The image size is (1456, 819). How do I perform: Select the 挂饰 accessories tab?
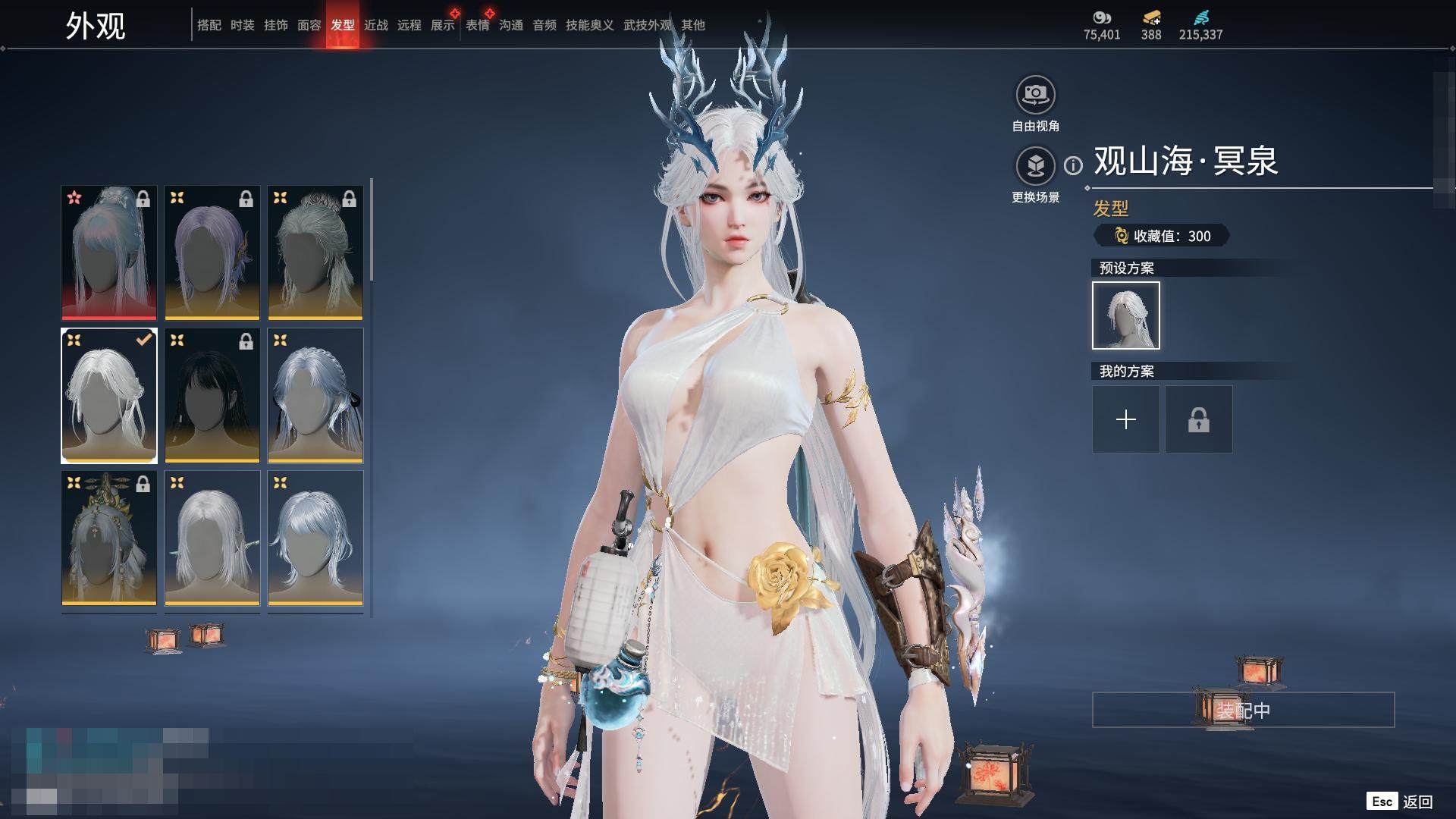(x=275, y=25)
